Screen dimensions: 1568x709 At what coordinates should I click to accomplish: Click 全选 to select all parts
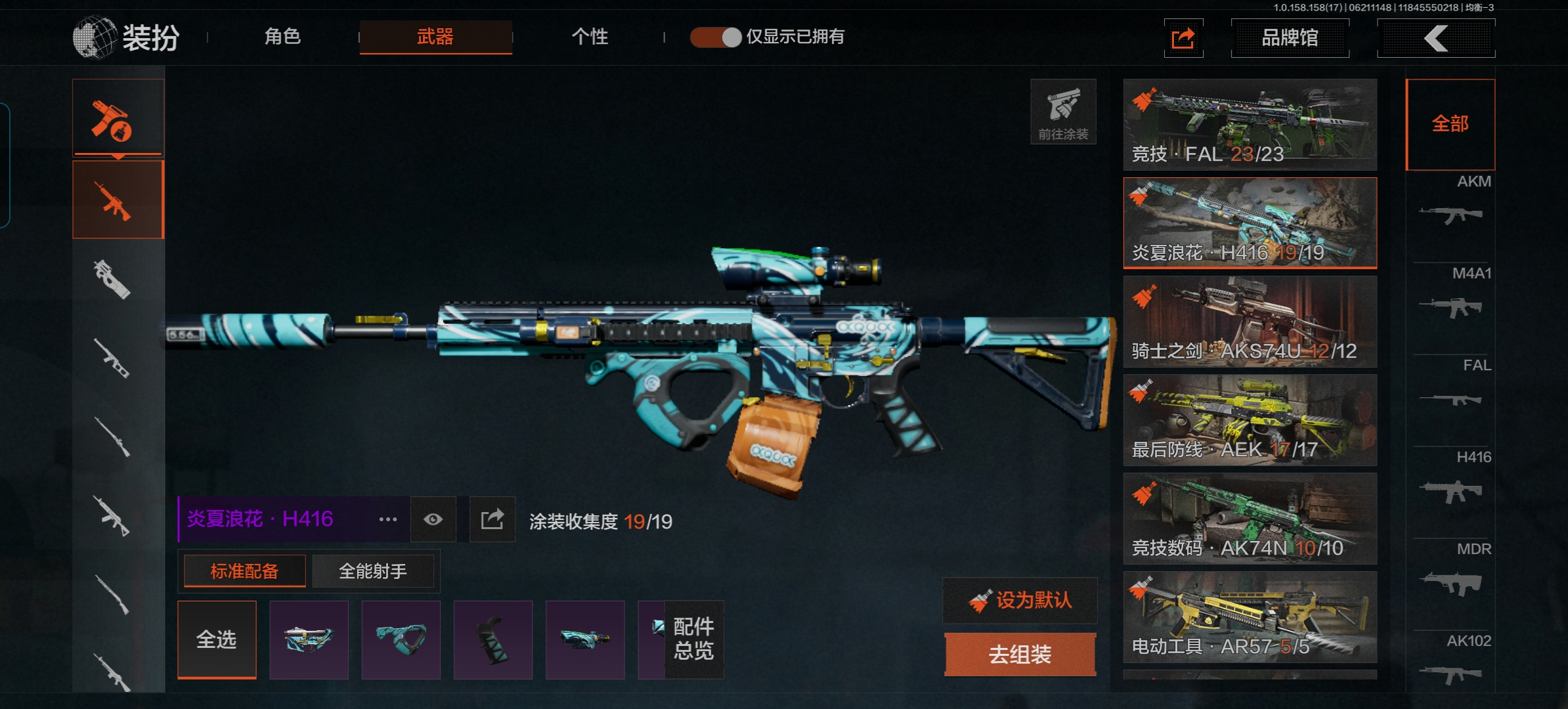click(x=217, y=639)
